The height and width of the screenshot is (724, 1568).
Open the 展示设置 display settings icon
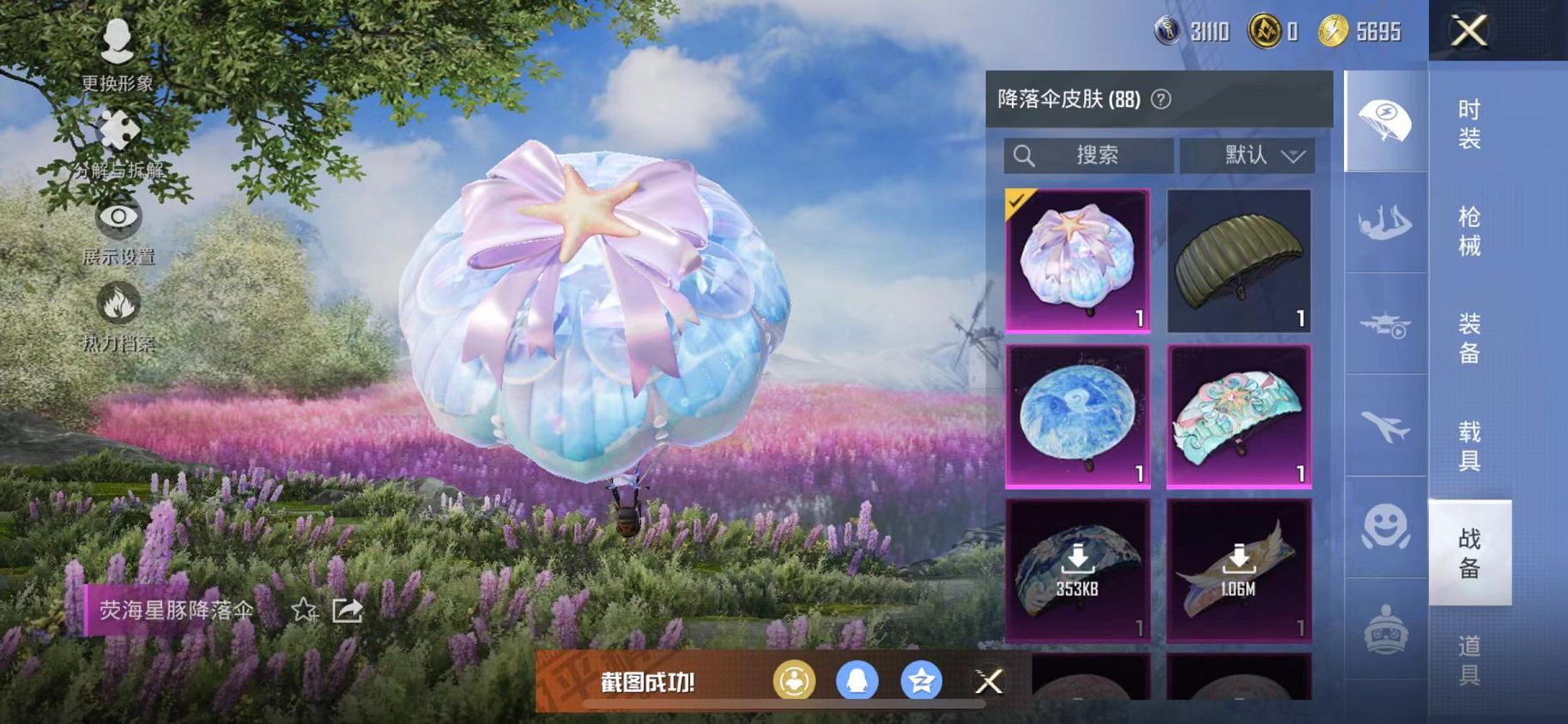[x=118, y=219]
